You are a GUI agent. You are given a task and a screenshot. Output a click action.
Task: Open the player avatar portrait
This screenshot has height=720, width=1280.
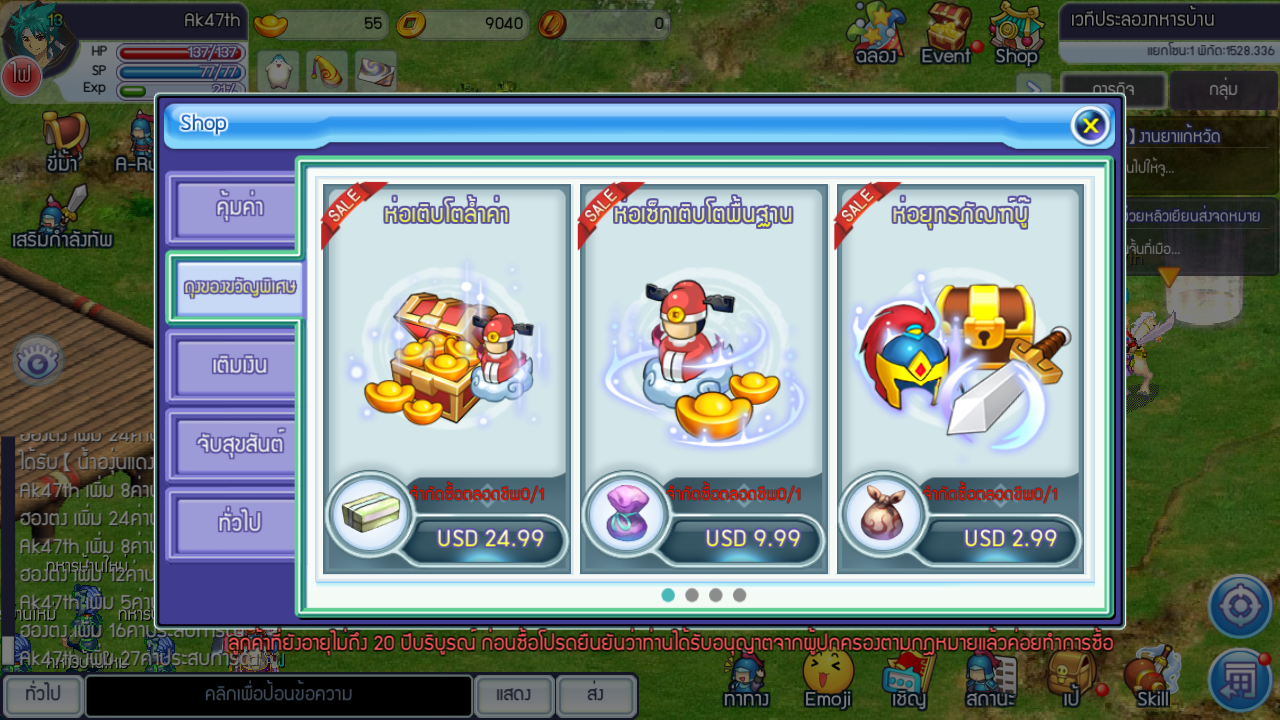pos(38,40)
